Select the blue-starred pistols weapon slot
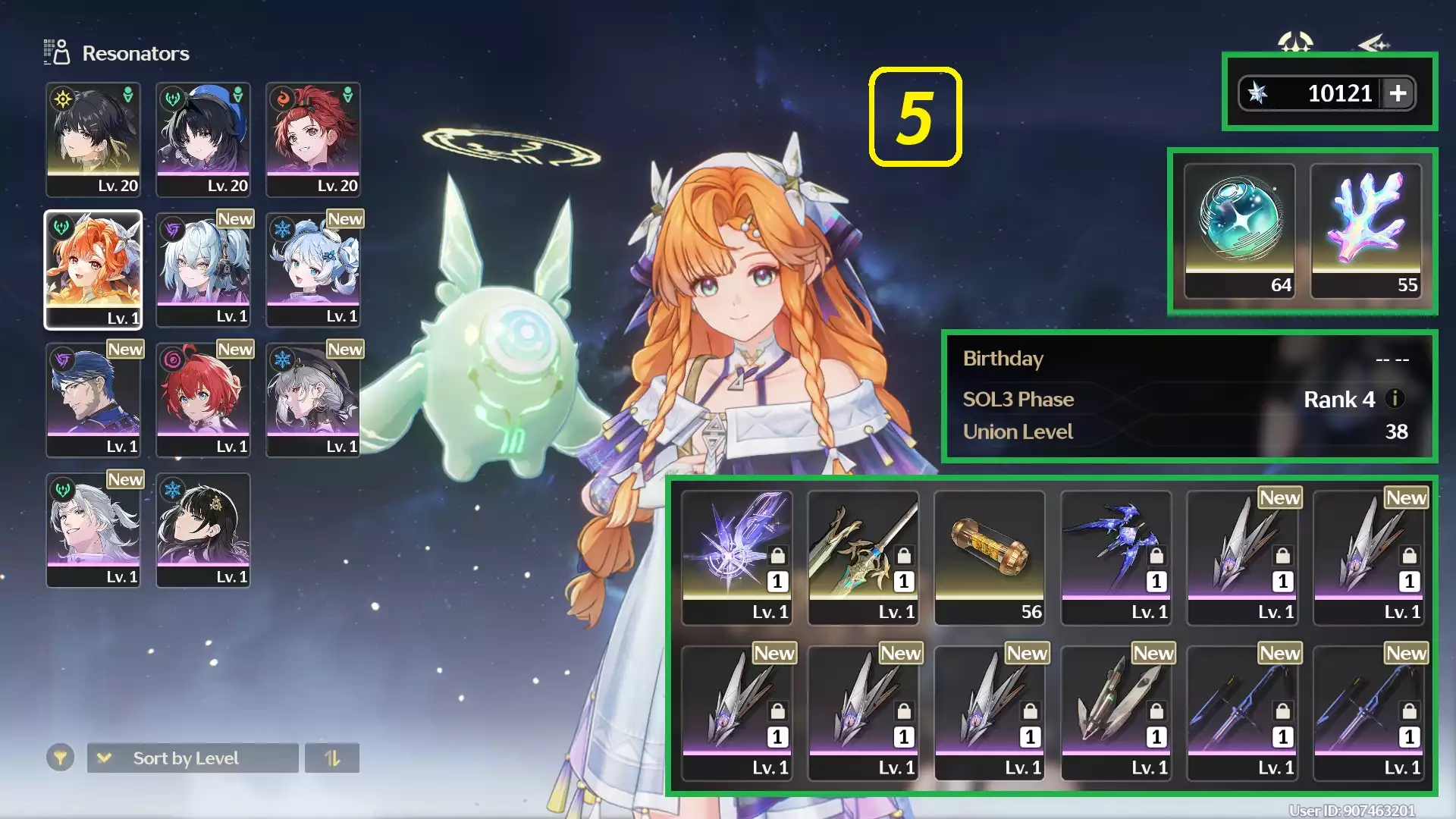The image size is (1456, 819). (1116, 557)
